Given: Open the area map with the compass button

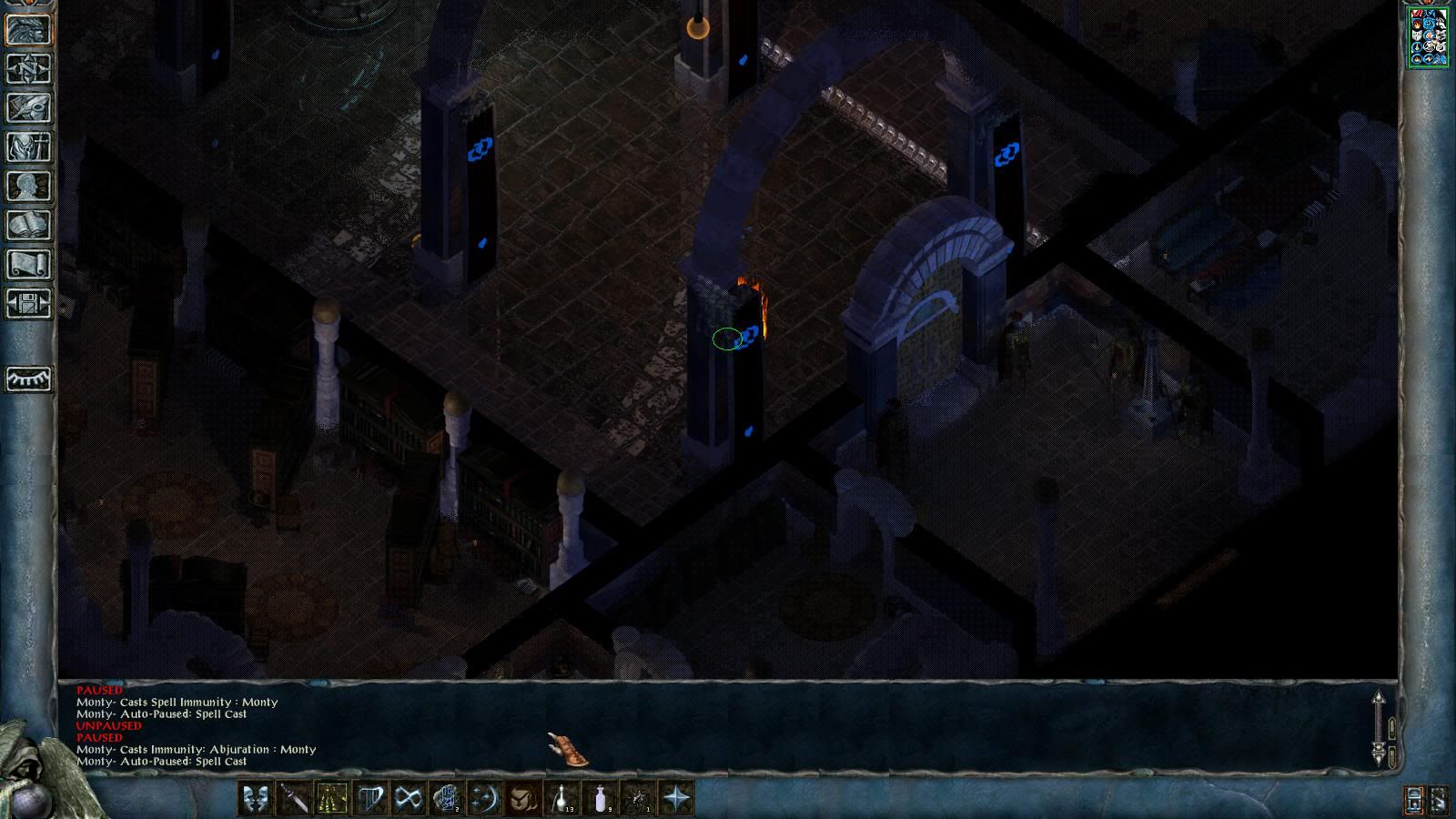Looking at the screenshot, I should 28,68.
